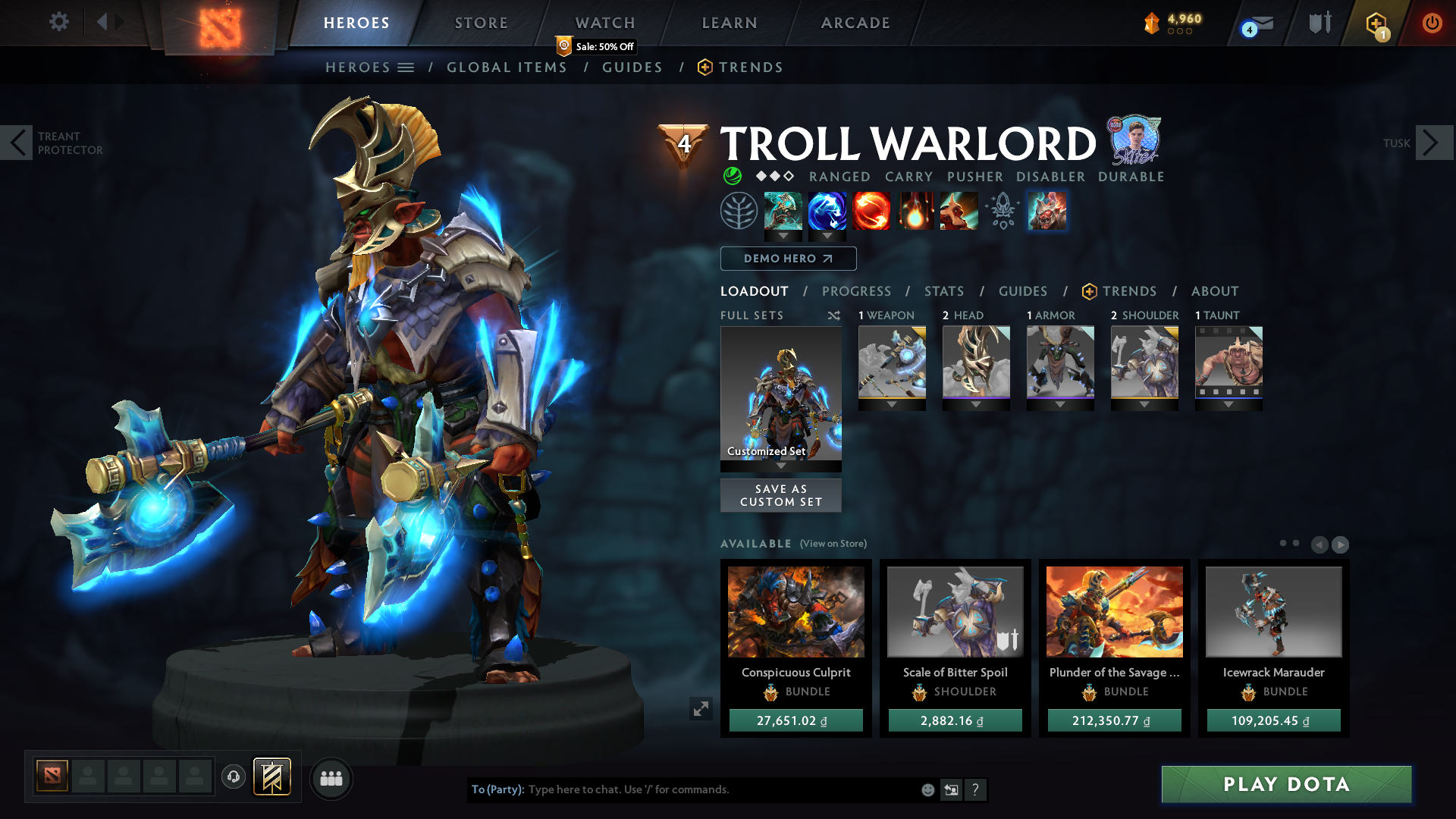Viewport: 1456px width, 819px height.
Task: Toggle the shuffle icon beside FULL SETS
Action: click(833, 315)
